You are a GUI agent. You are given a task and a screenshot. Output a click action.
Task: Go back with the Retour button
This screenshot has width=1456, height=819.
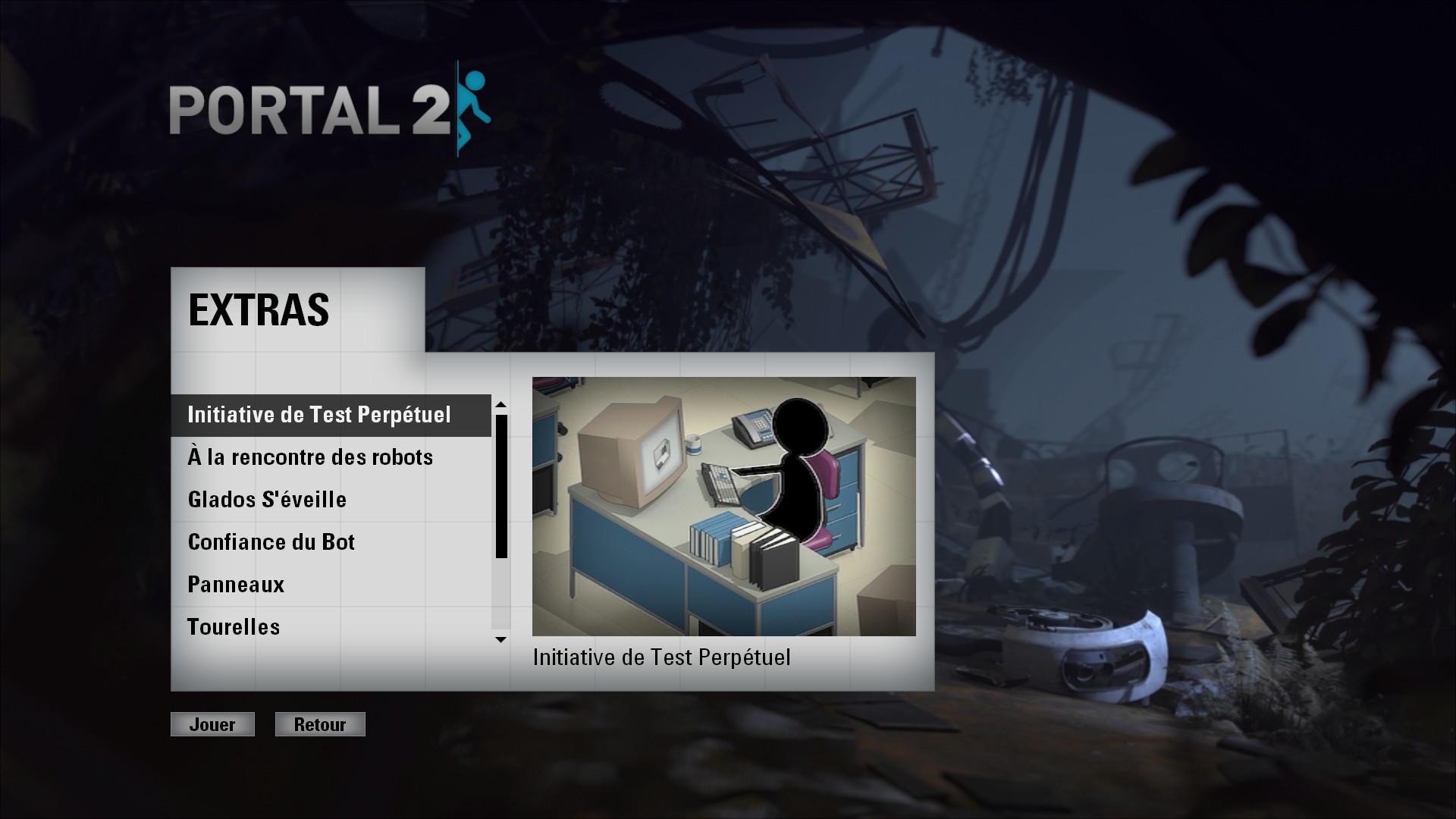tap(320, 724)
